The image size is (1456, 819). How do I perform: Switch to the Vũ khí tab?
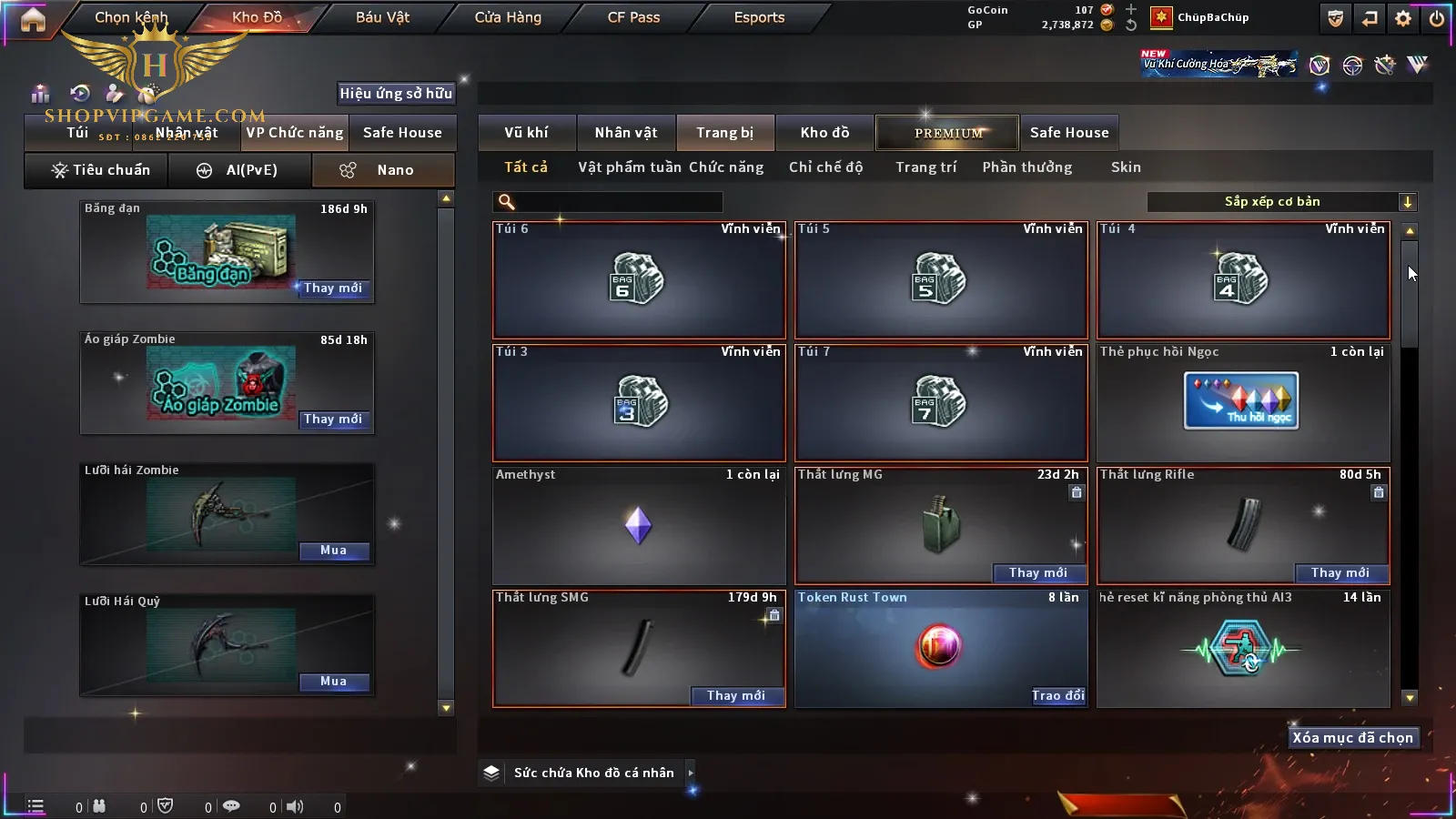tap(526, 133)
